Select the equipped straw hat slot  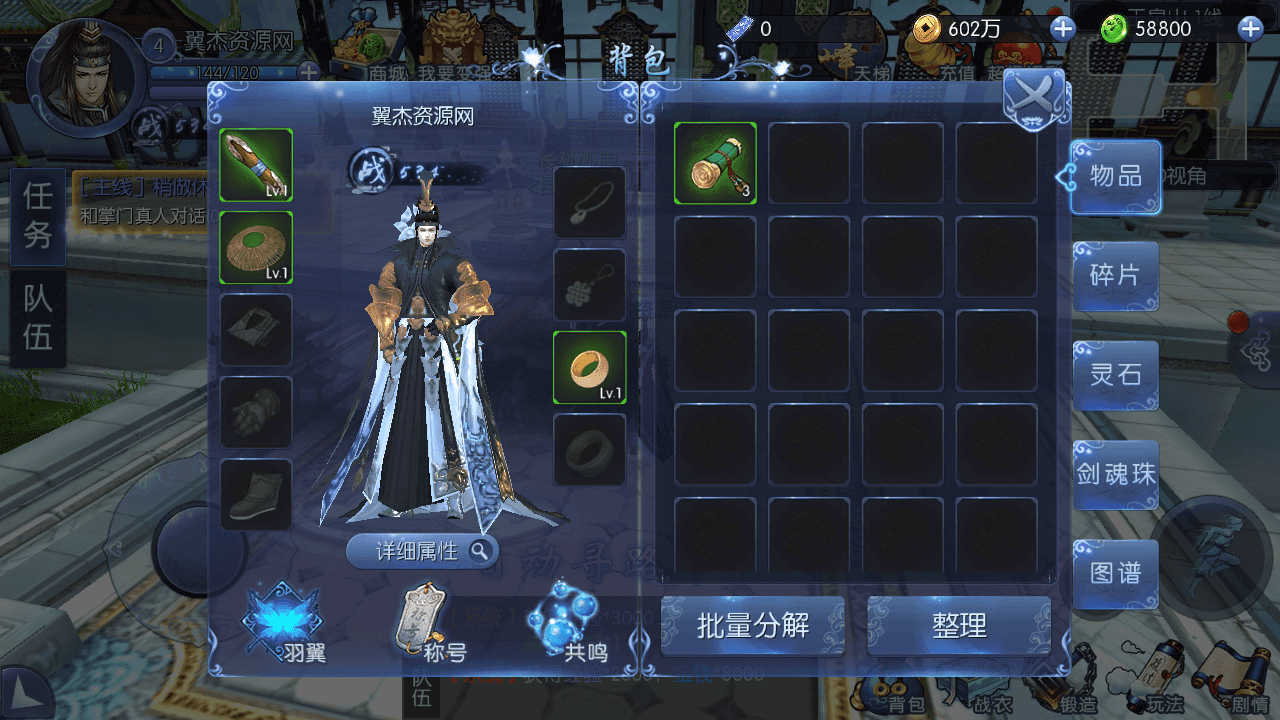click(256, 247)
